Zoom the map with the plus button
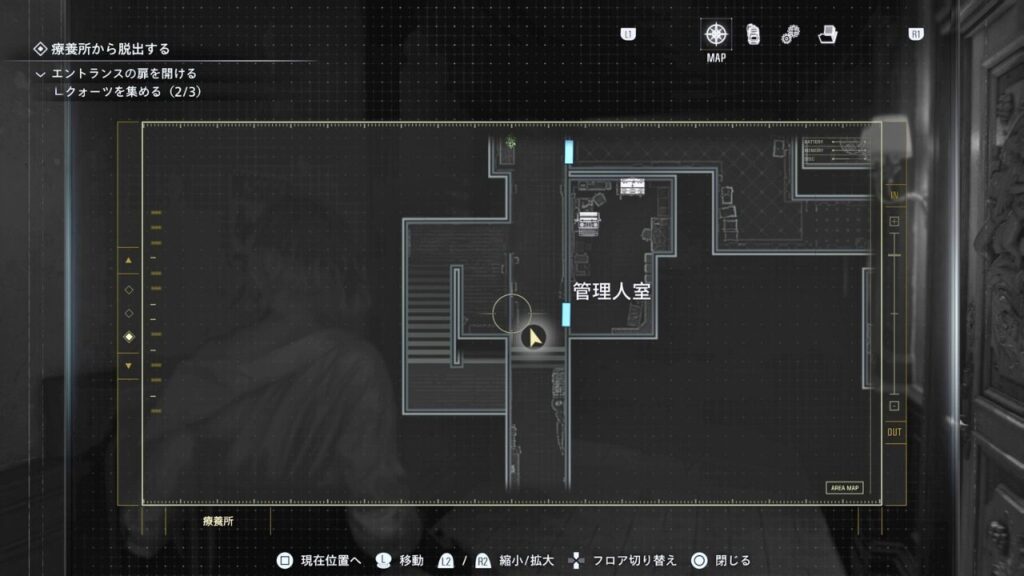 coord(894,221)
